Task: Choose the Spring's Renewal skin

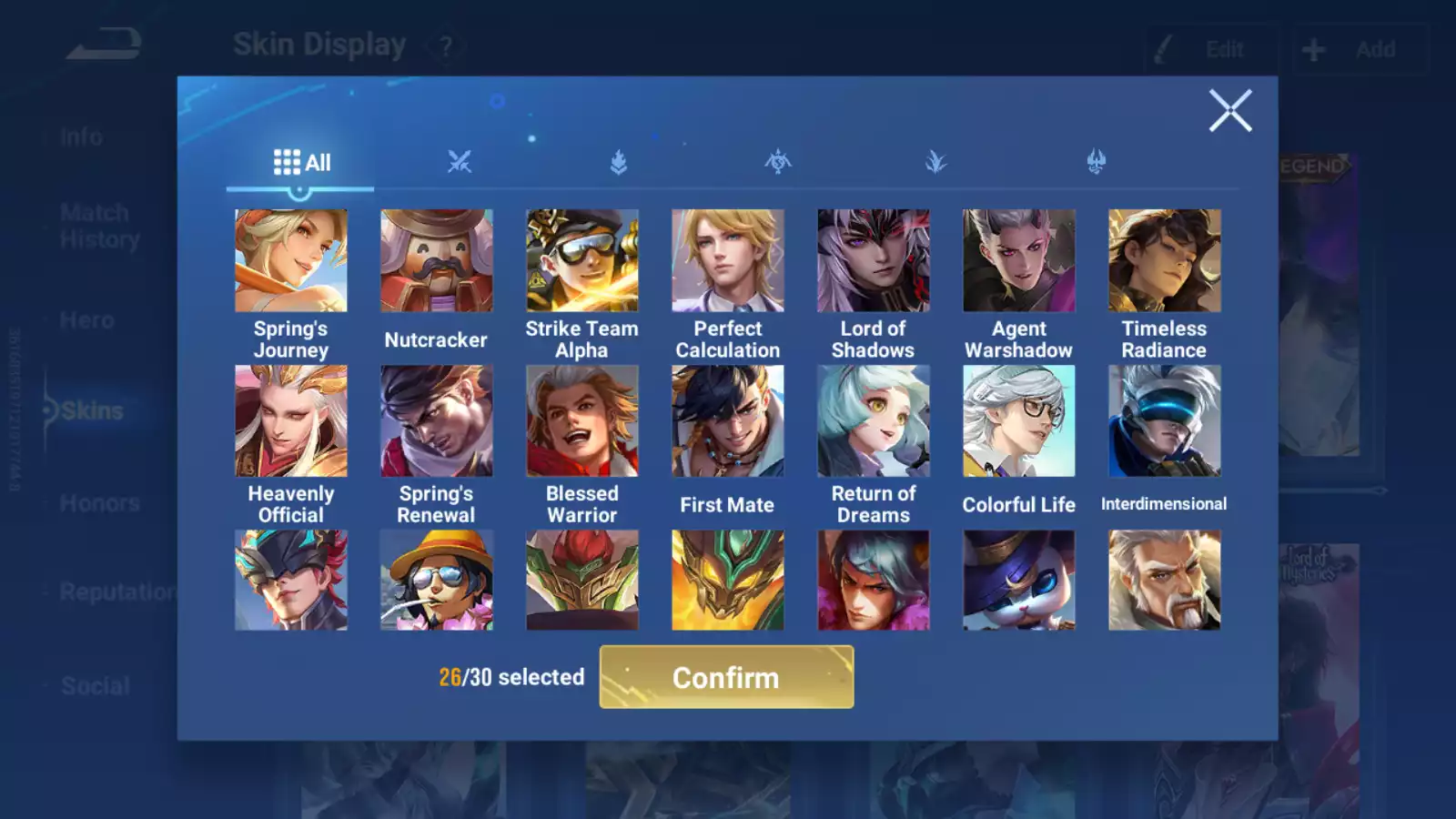Action: click(x=437, y=421)
